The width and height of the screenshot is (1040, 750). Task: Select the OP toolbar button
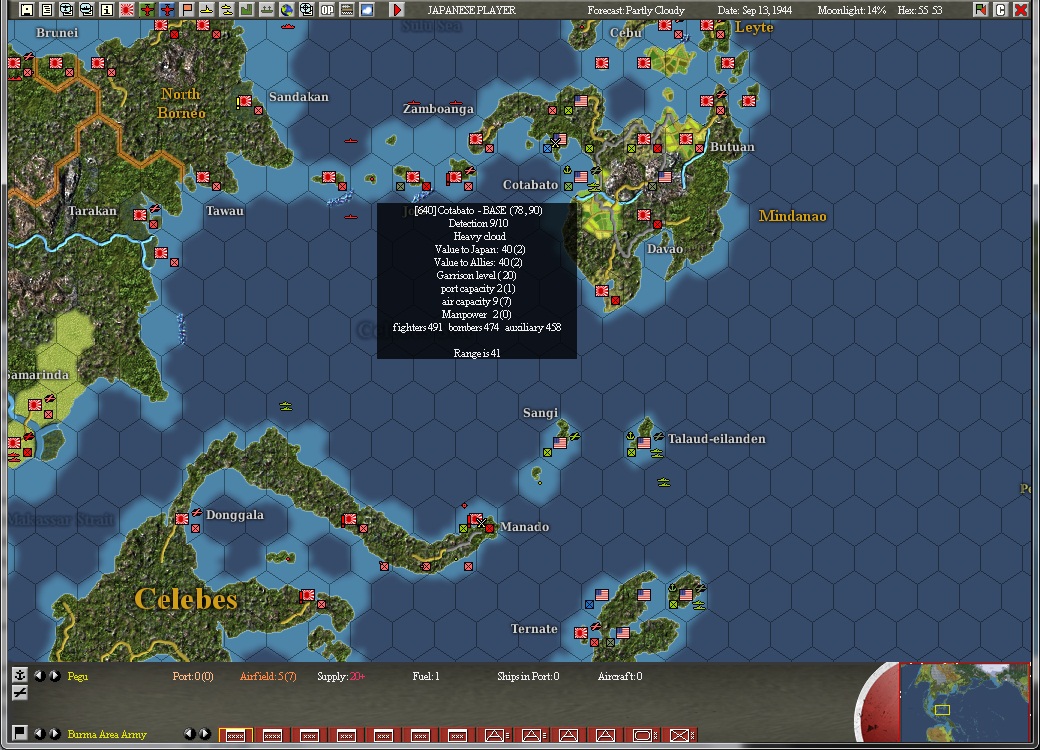point(327,10)
